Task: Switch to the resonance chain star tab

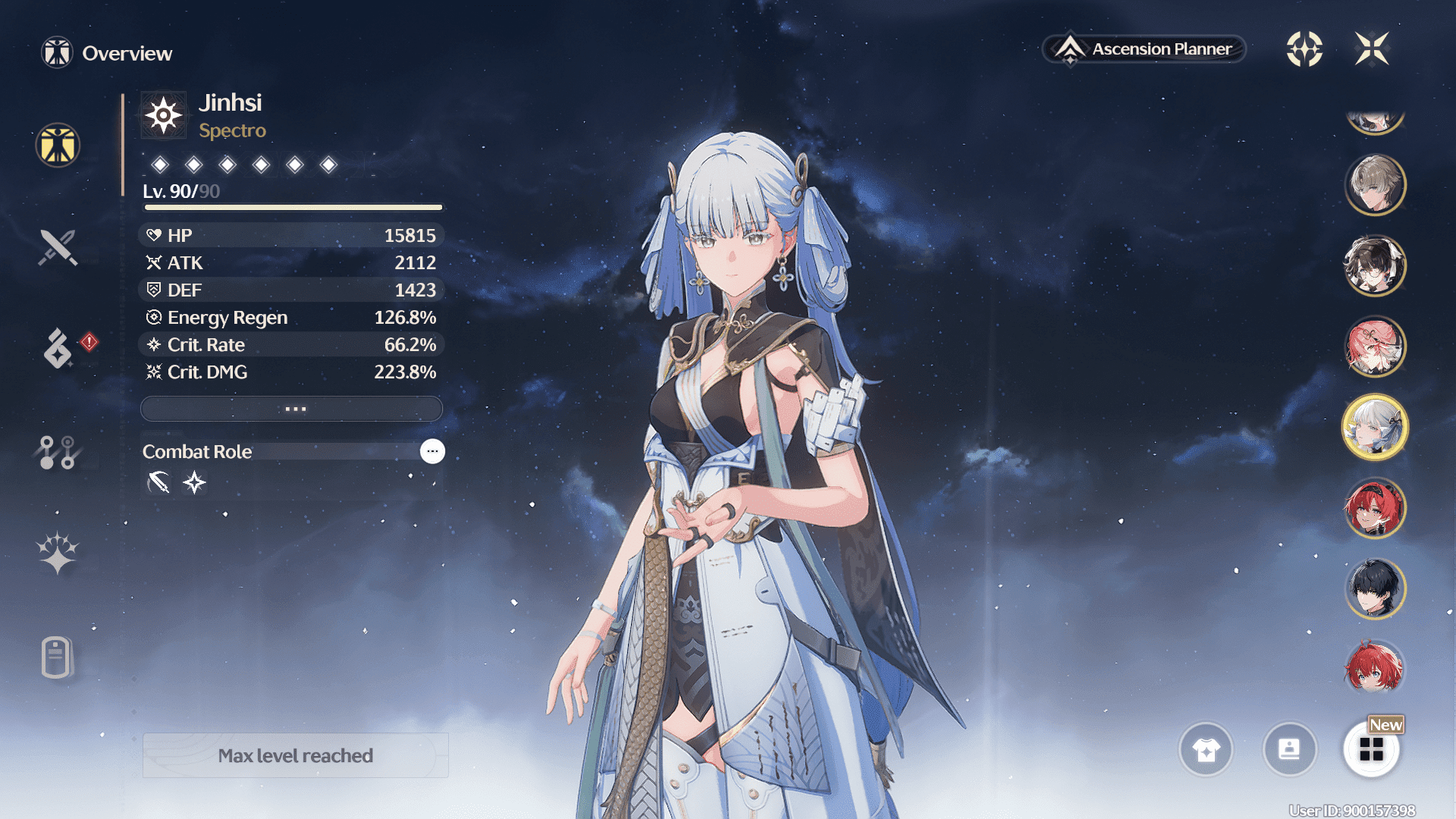Action: point(58,552)
